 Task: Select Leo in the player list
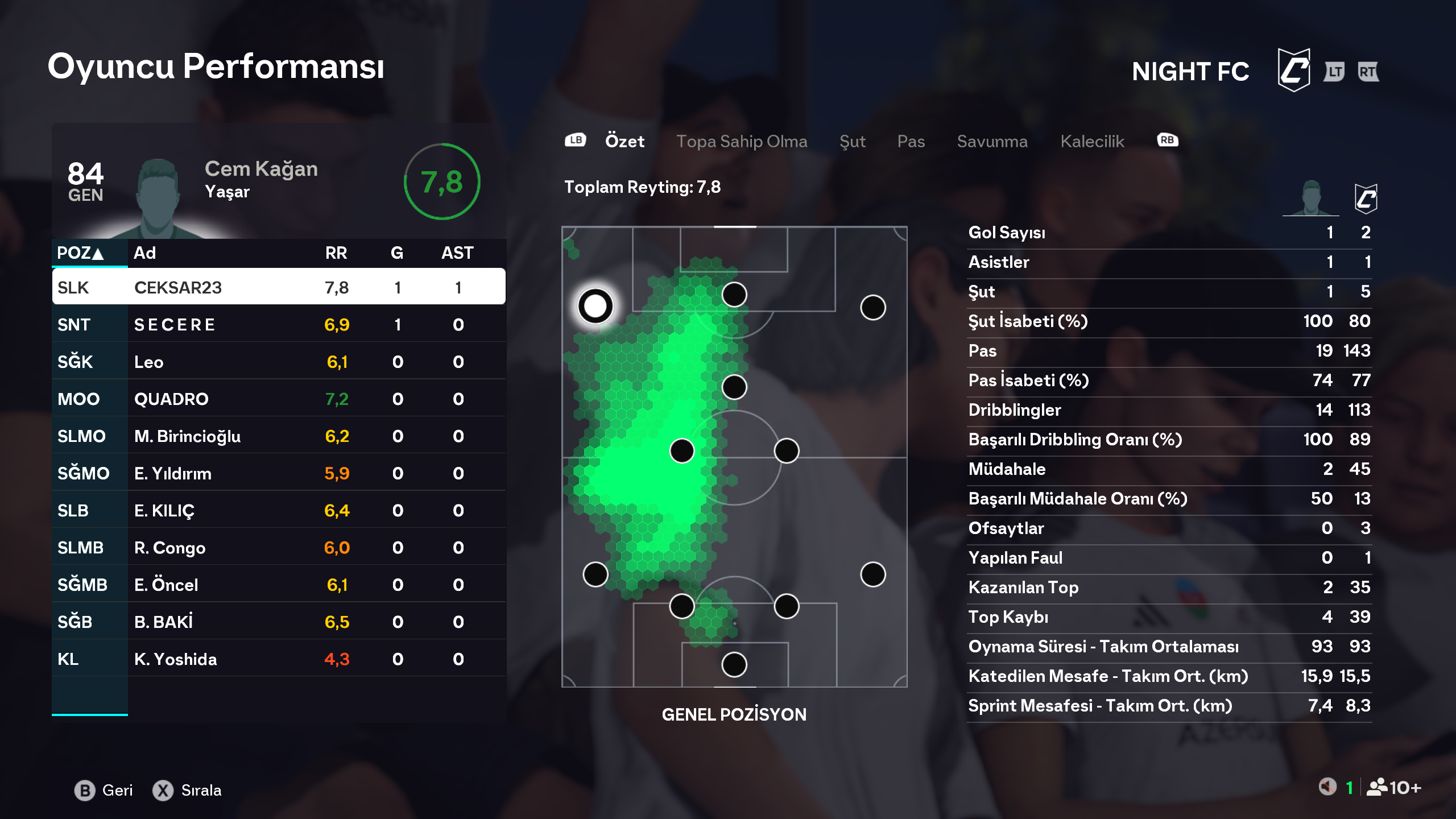pyautogui.click(x=279, y=362)
